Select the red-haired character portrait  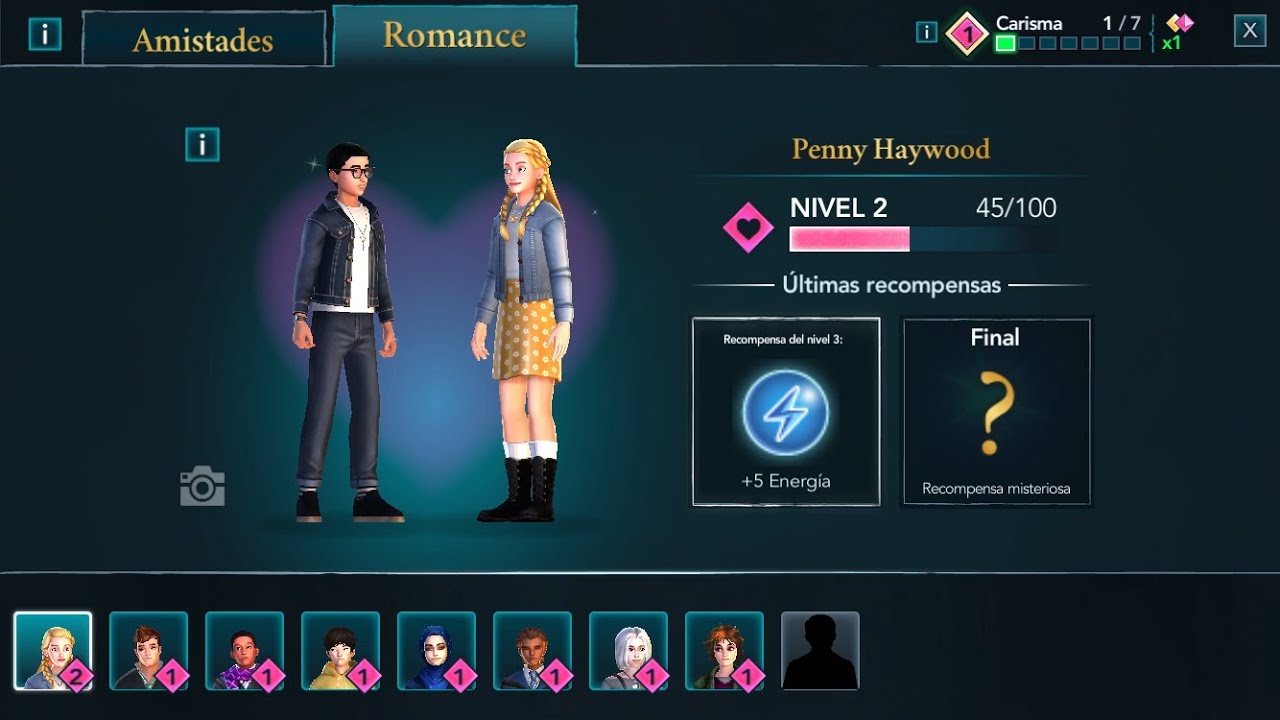pyautogui.click(x=722, y=648)
